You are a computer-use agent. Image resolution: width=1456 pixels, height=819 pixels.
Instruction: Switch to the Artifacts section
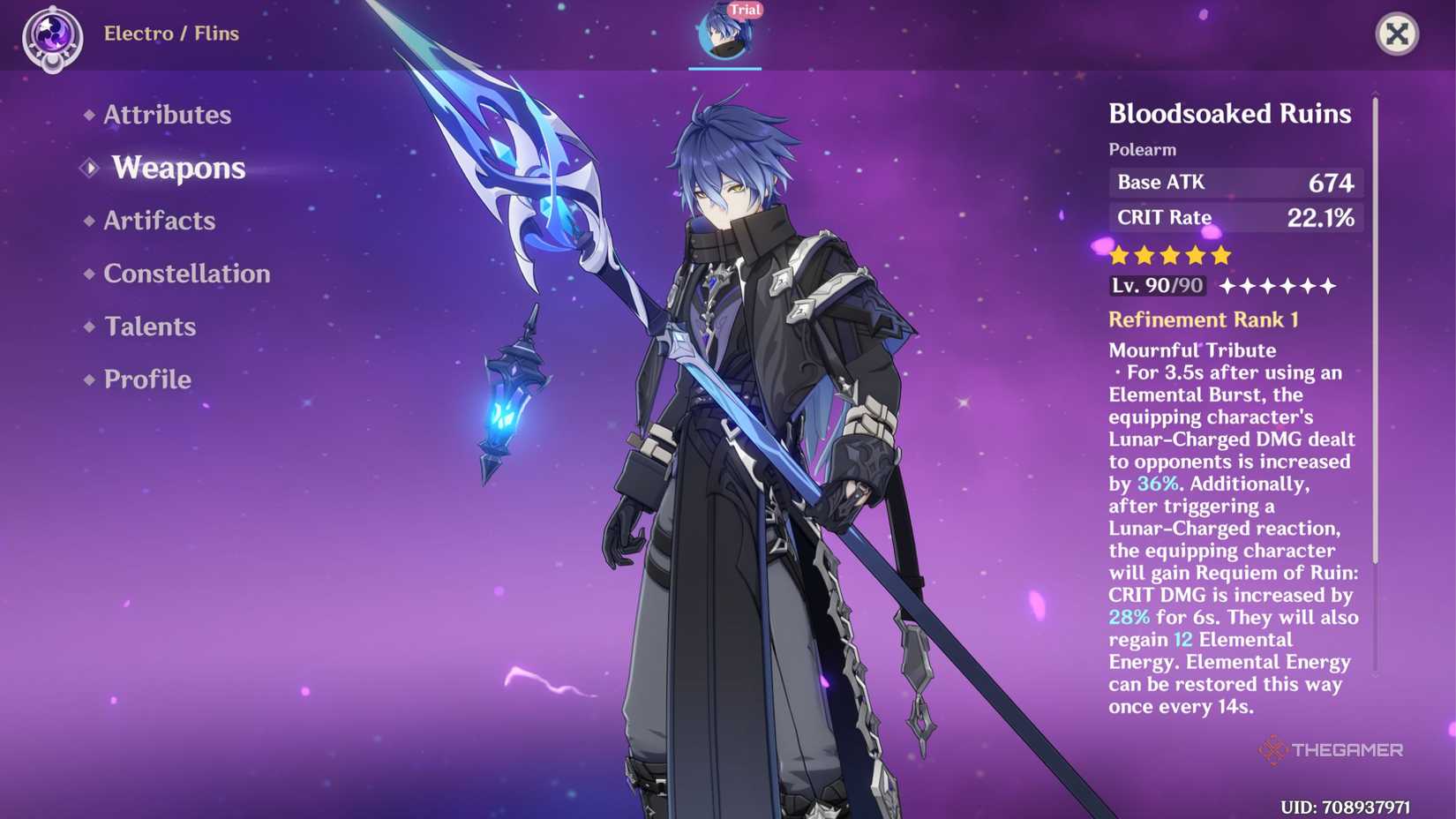(157, 221)
